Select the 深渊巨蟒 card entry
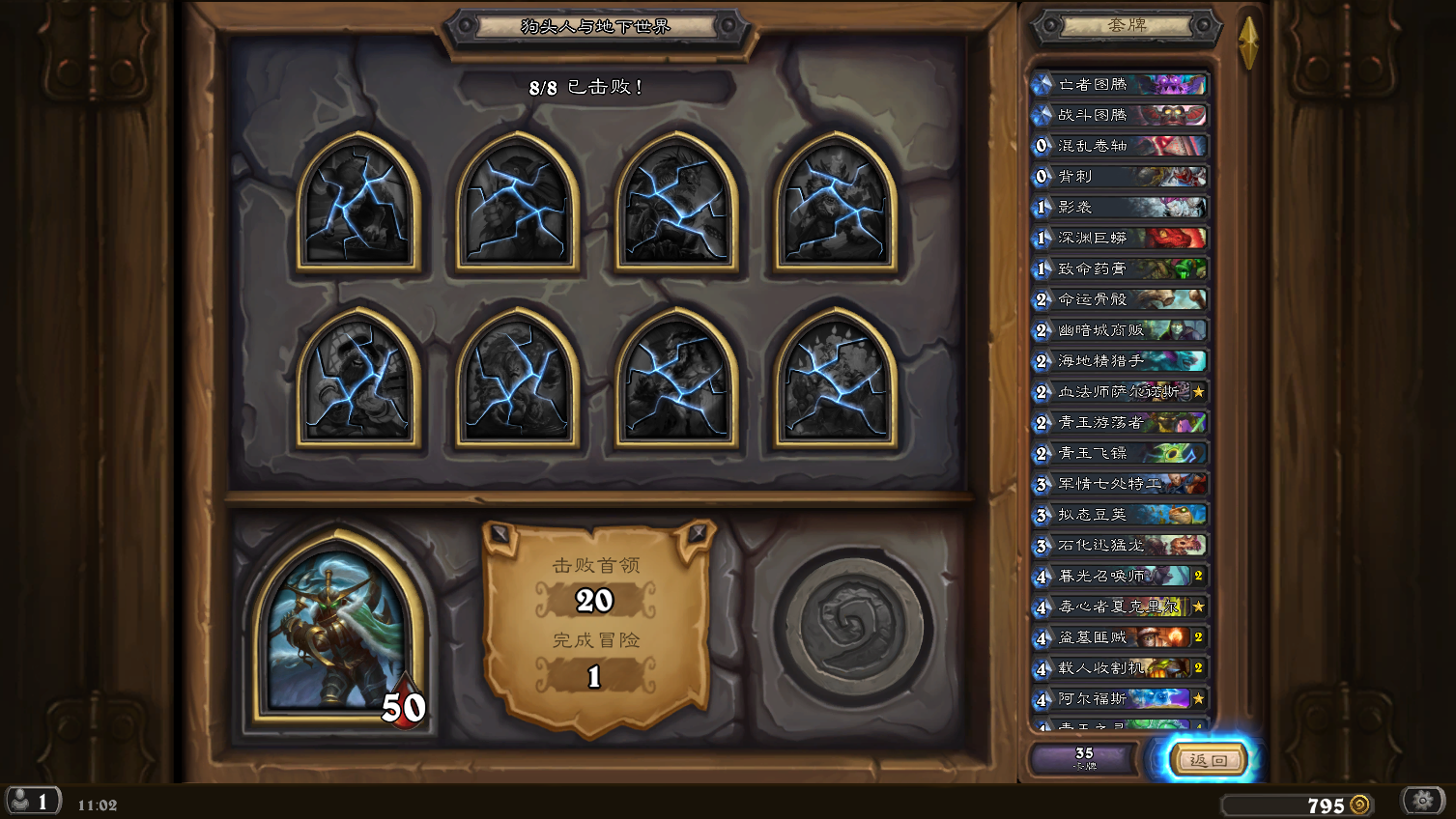The height and width of the screenshot is (819, 1456). (1121, 238)
